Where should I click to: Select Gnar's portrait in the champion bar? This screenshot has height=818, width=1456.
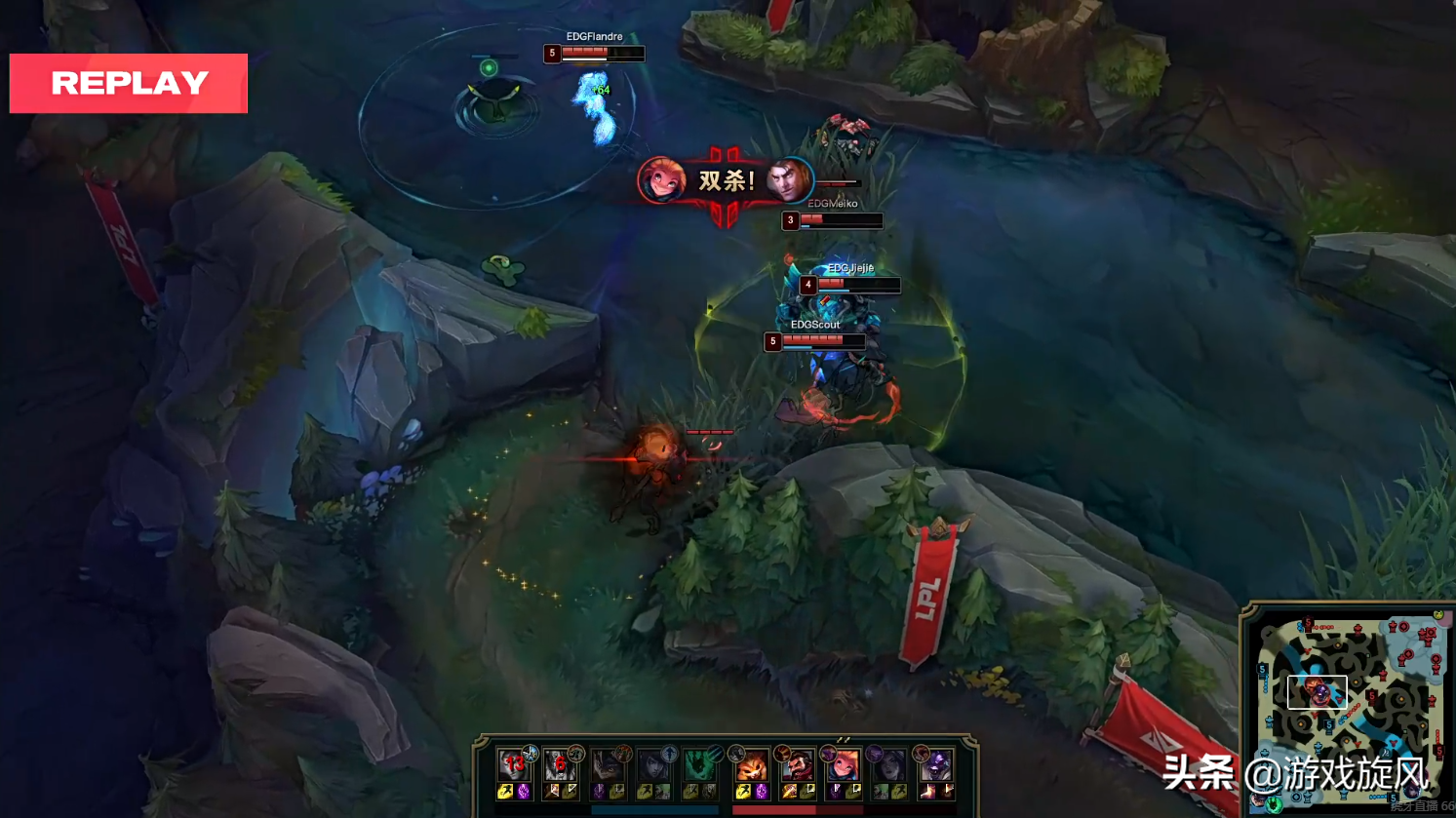(750, 766)
